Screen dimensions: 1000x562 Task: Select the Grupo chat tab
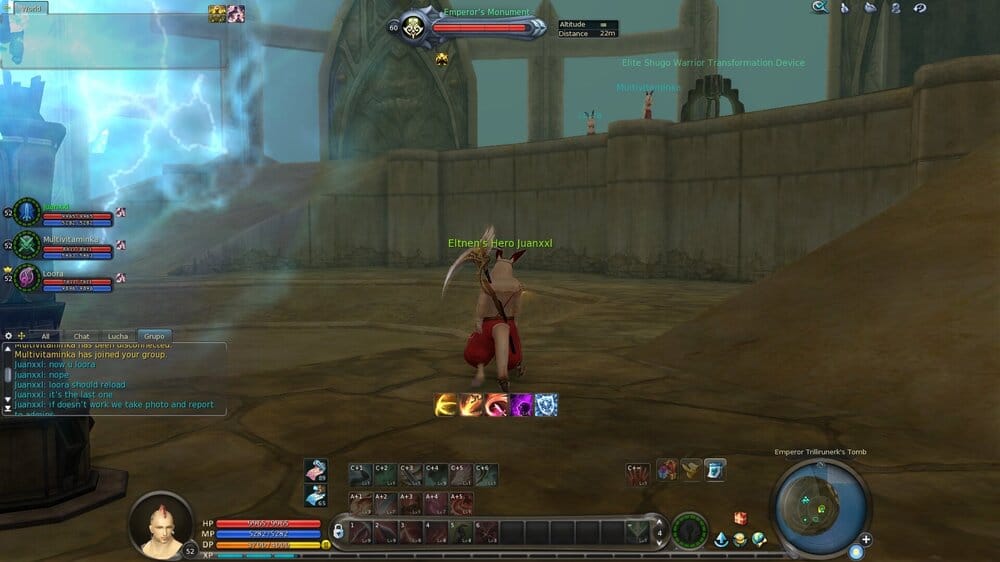coord(153,337)
